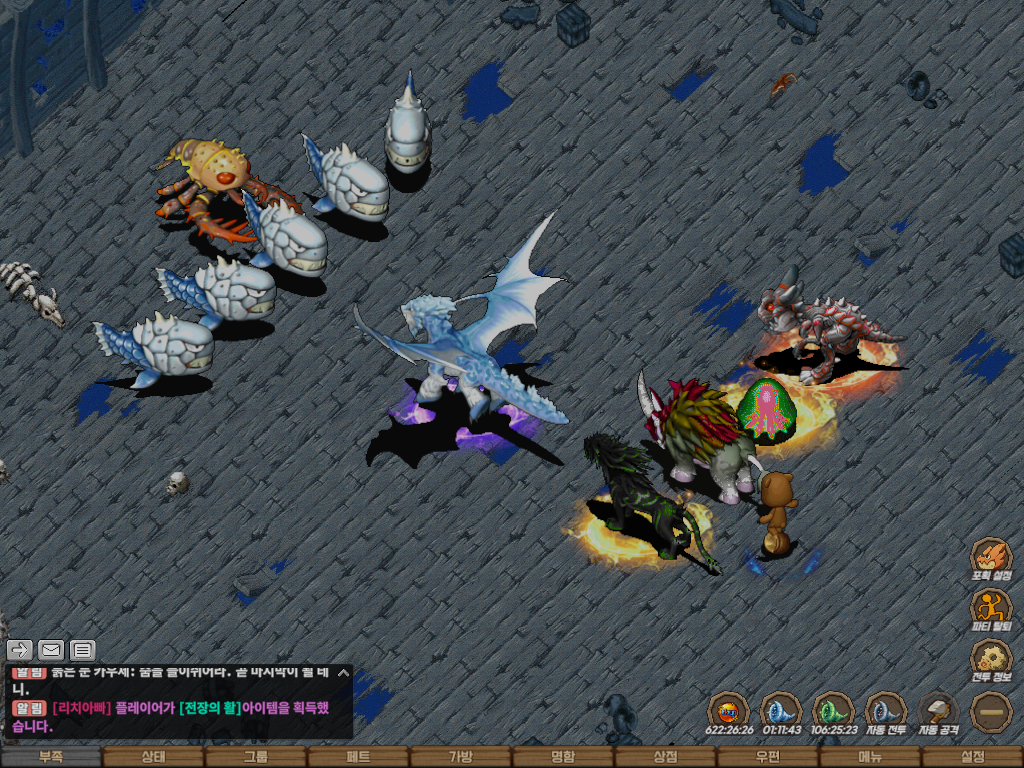Toggle 자동 공격 auto attack hammer icon
The height and width of the screenshot is (768, 1024).
(938, 712)
